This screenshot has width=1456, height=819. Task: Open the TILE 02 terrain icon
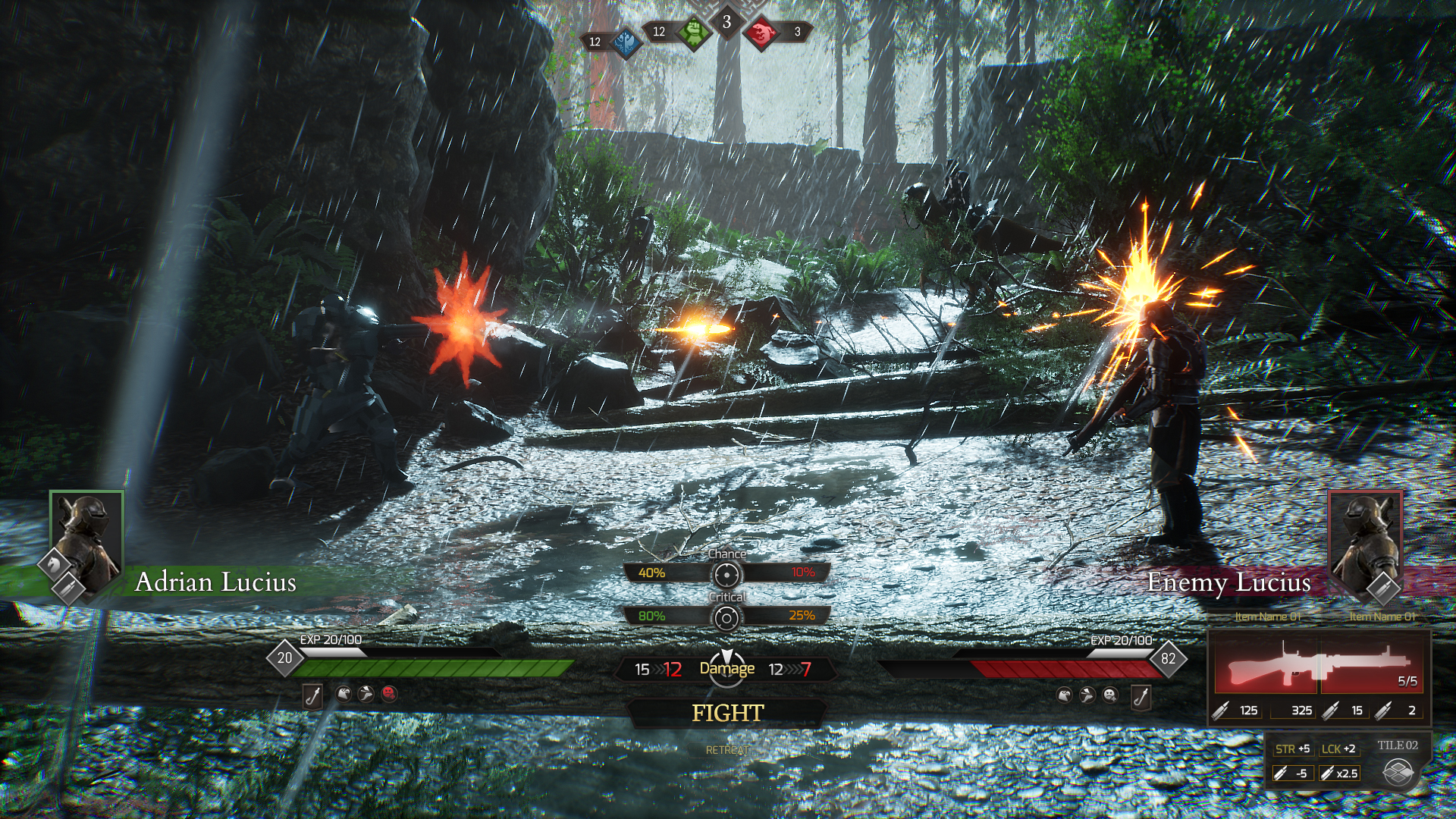tap(1398, 773)
